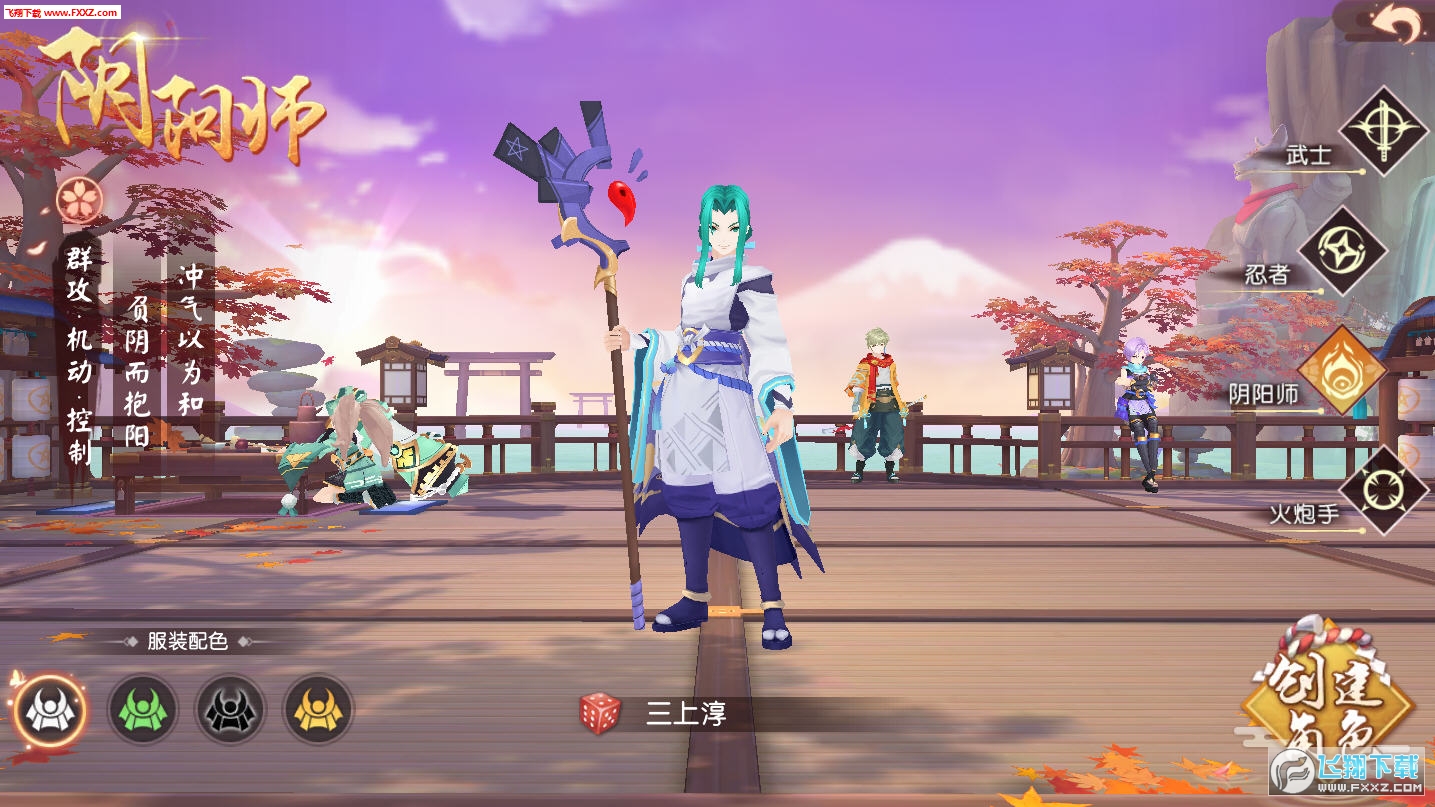Pick the yellow outfit color
Screen dimensions: 1435x807
[319, 710]
